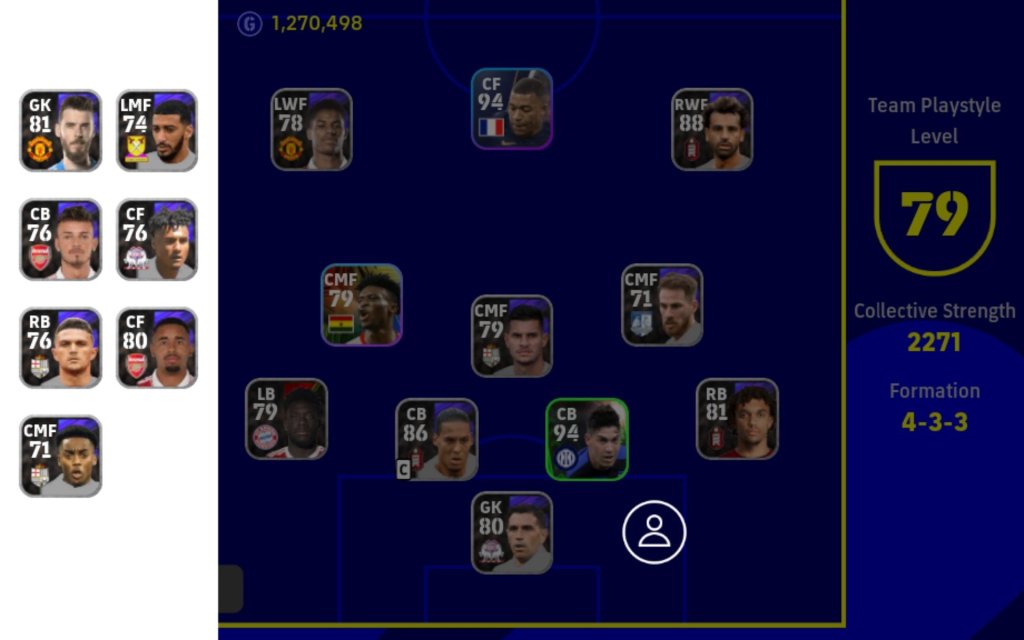This screenshot has width=1024, height=640.
Task: Select the LWF 78 starter card
Action: (311, 129)
